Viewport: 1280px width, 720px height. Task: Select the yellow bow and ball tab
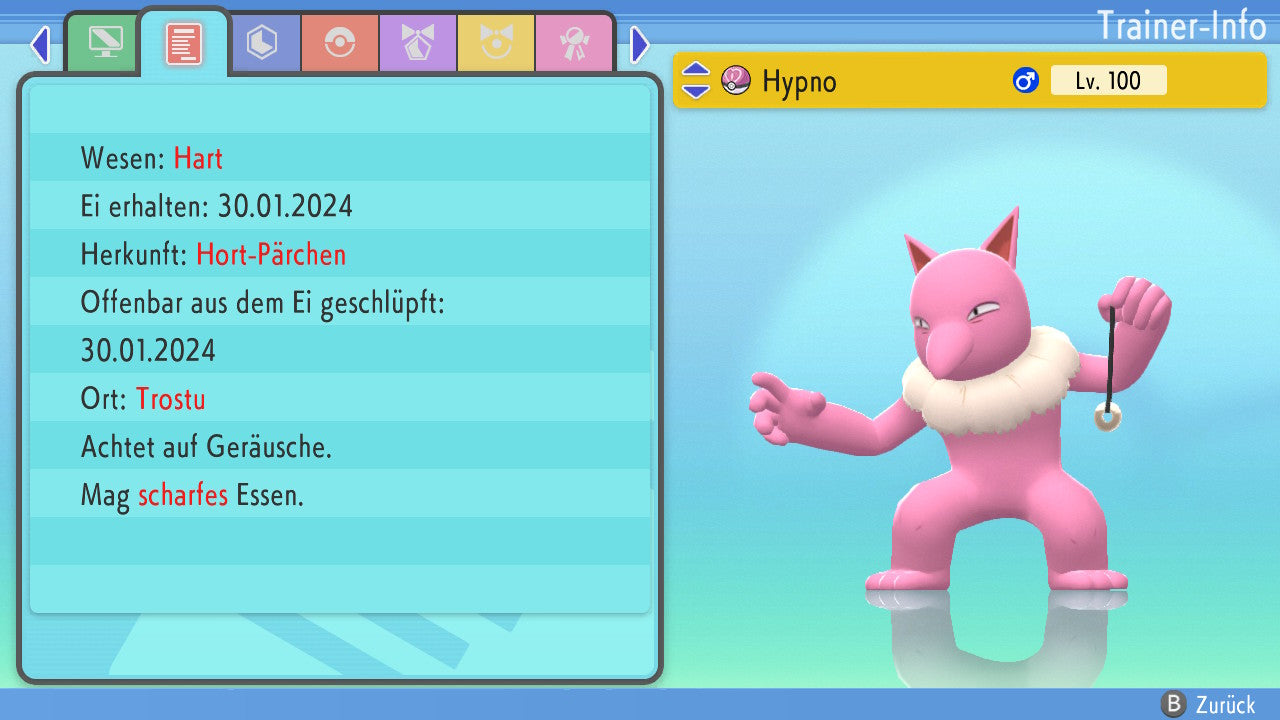[x=496, y=43]
